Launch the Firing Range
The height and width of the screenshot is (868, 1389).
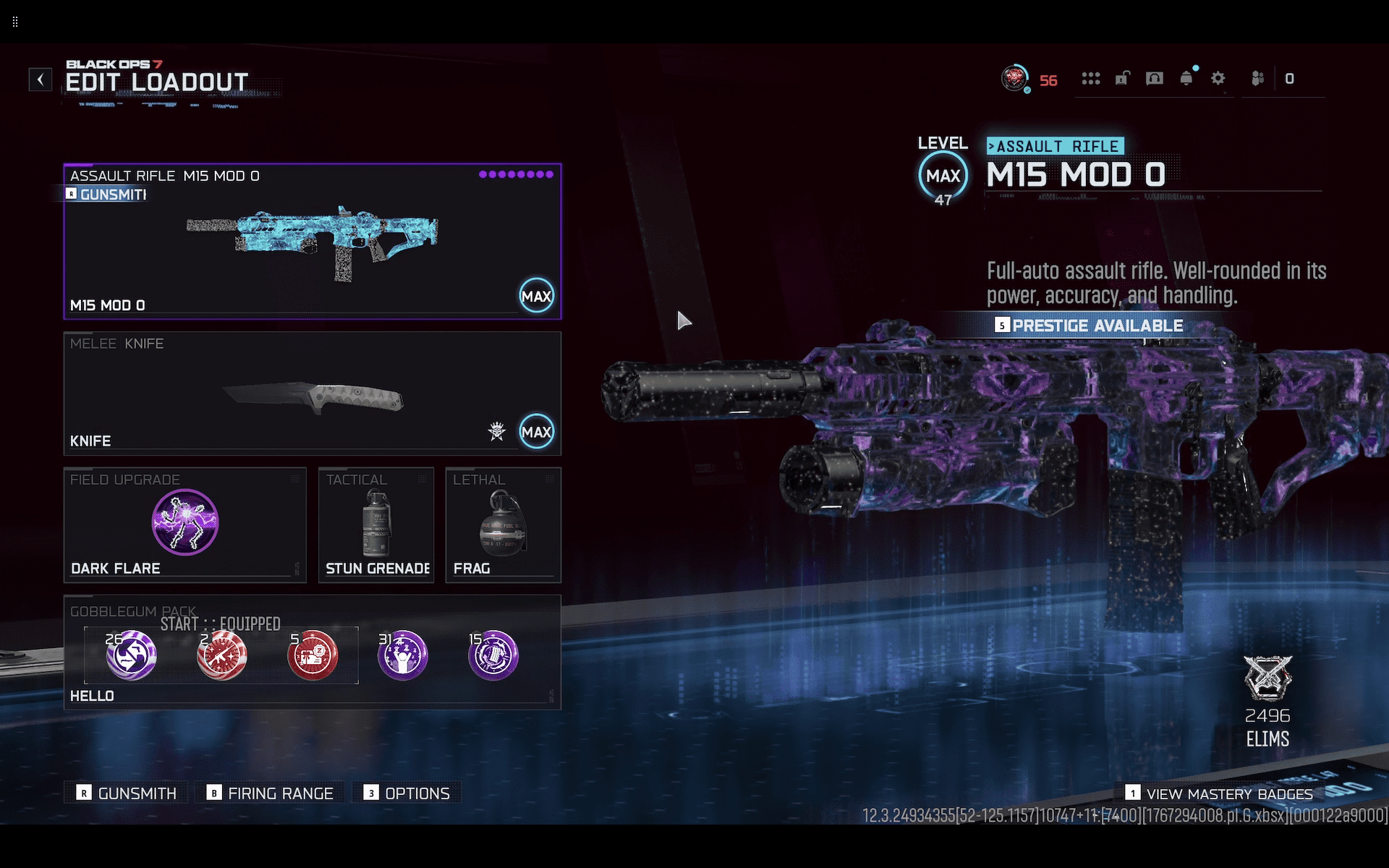(271, 793)
